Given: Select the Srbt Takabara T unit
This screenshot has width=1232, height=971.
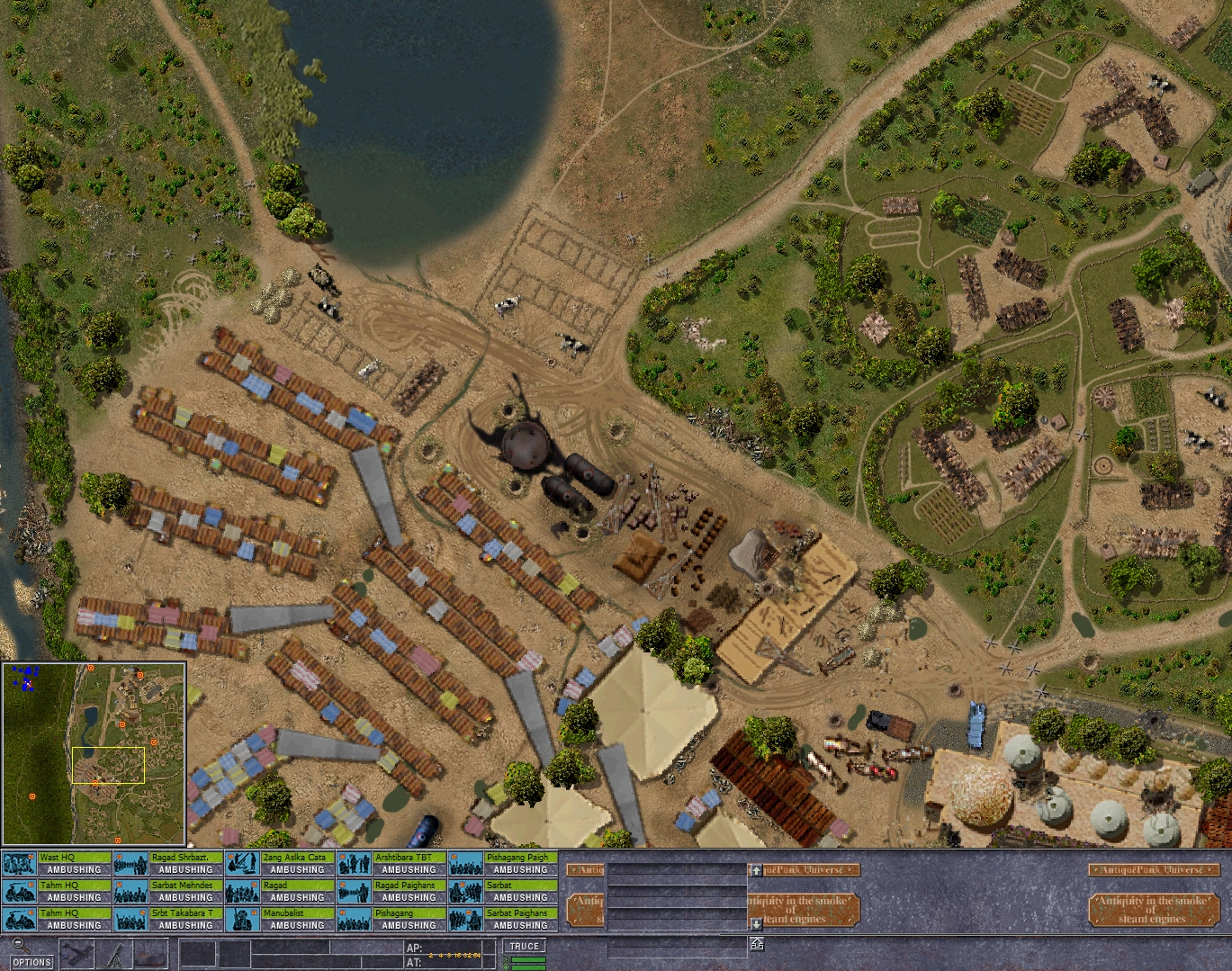Looking at the screenshot, I should pyautogui.click(x=168, y=920).
